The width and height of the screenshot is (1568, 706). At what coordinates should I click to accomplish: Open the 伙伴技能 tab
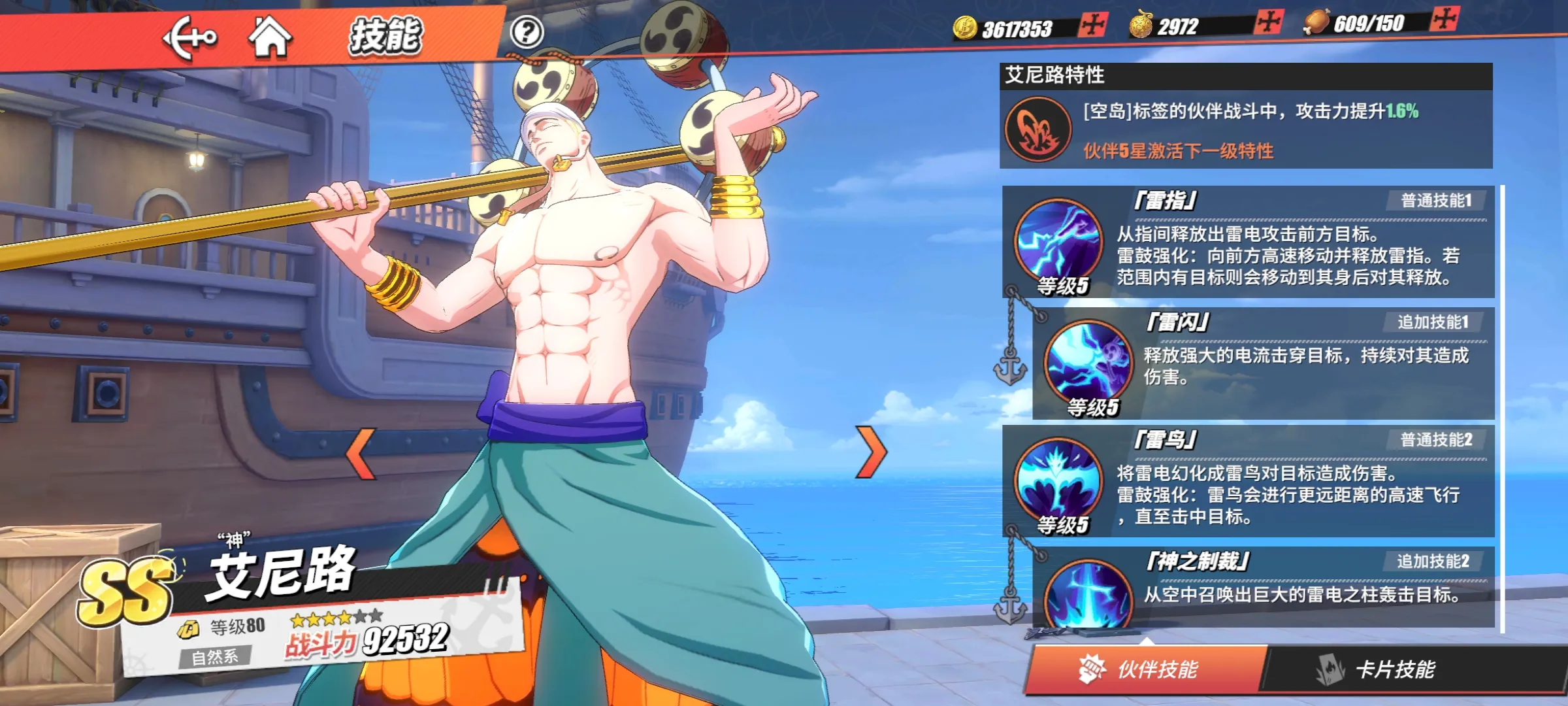[1145, 669]
